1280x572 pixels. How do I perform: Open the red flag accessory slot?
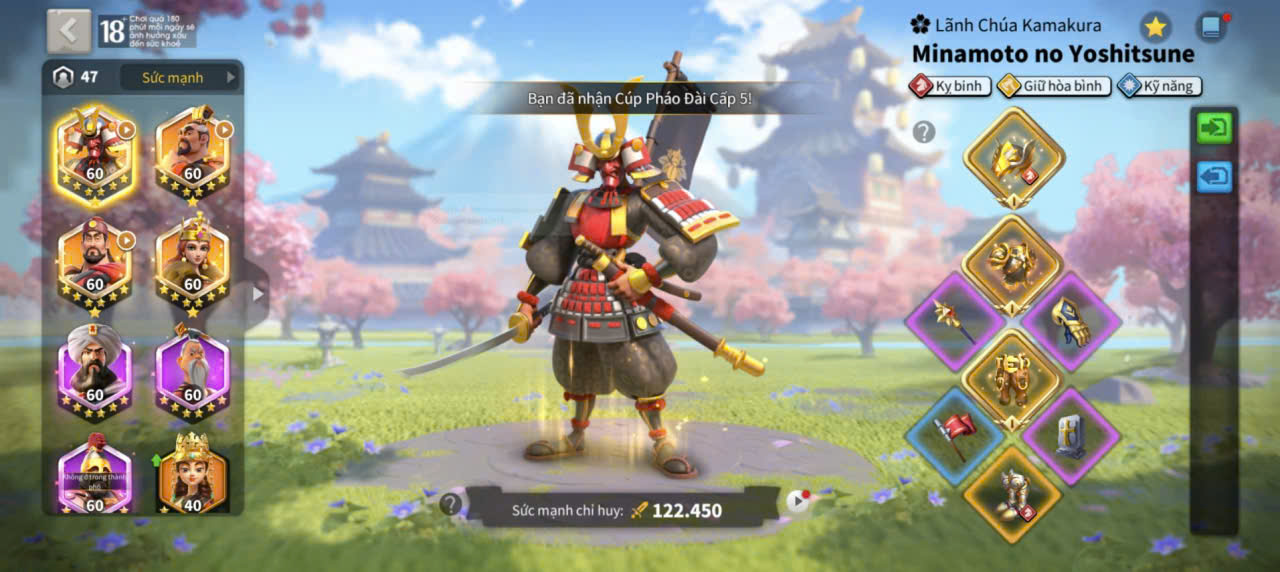point(954,437)
